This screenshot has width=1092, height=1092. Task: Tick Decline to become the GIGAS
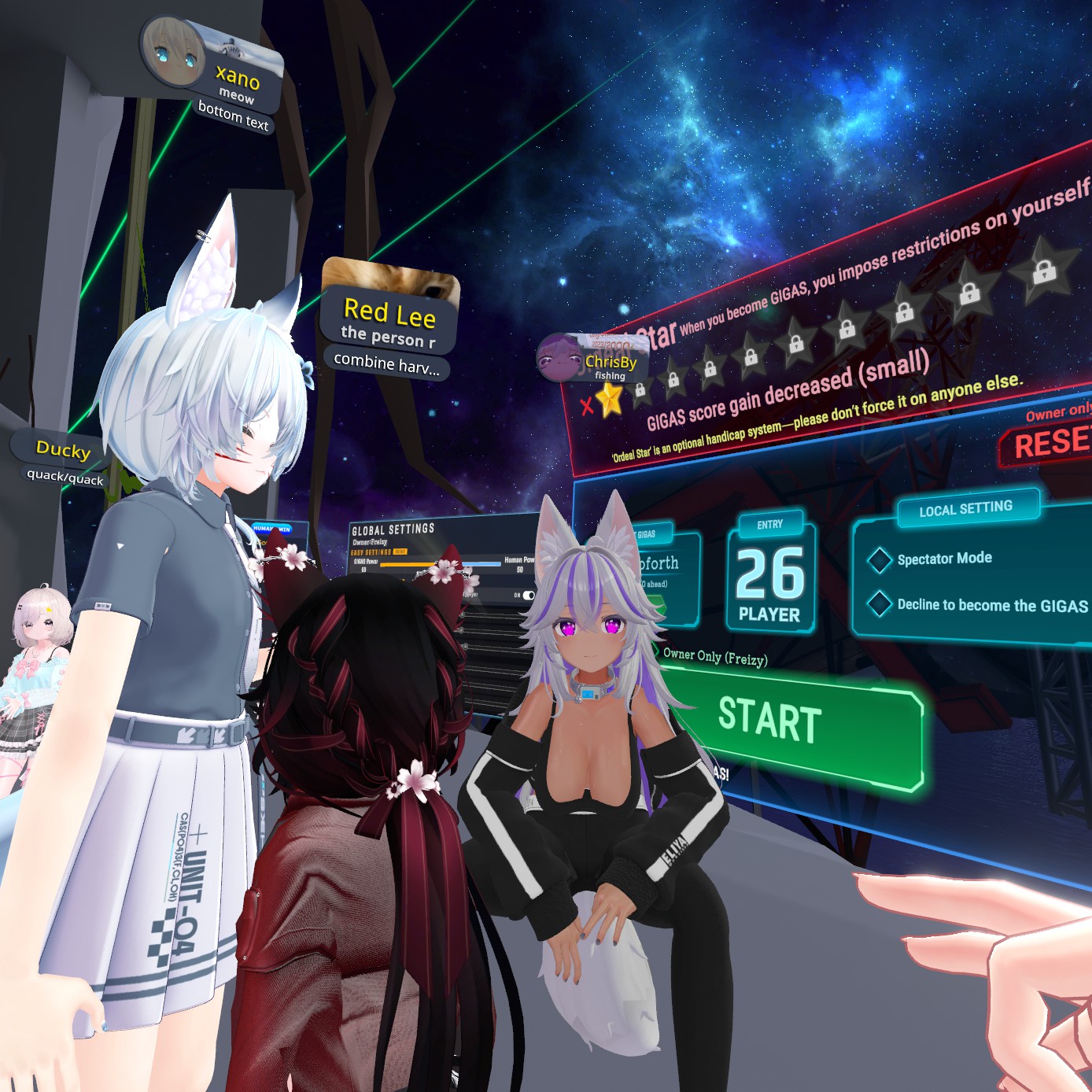tap(879, 604)
